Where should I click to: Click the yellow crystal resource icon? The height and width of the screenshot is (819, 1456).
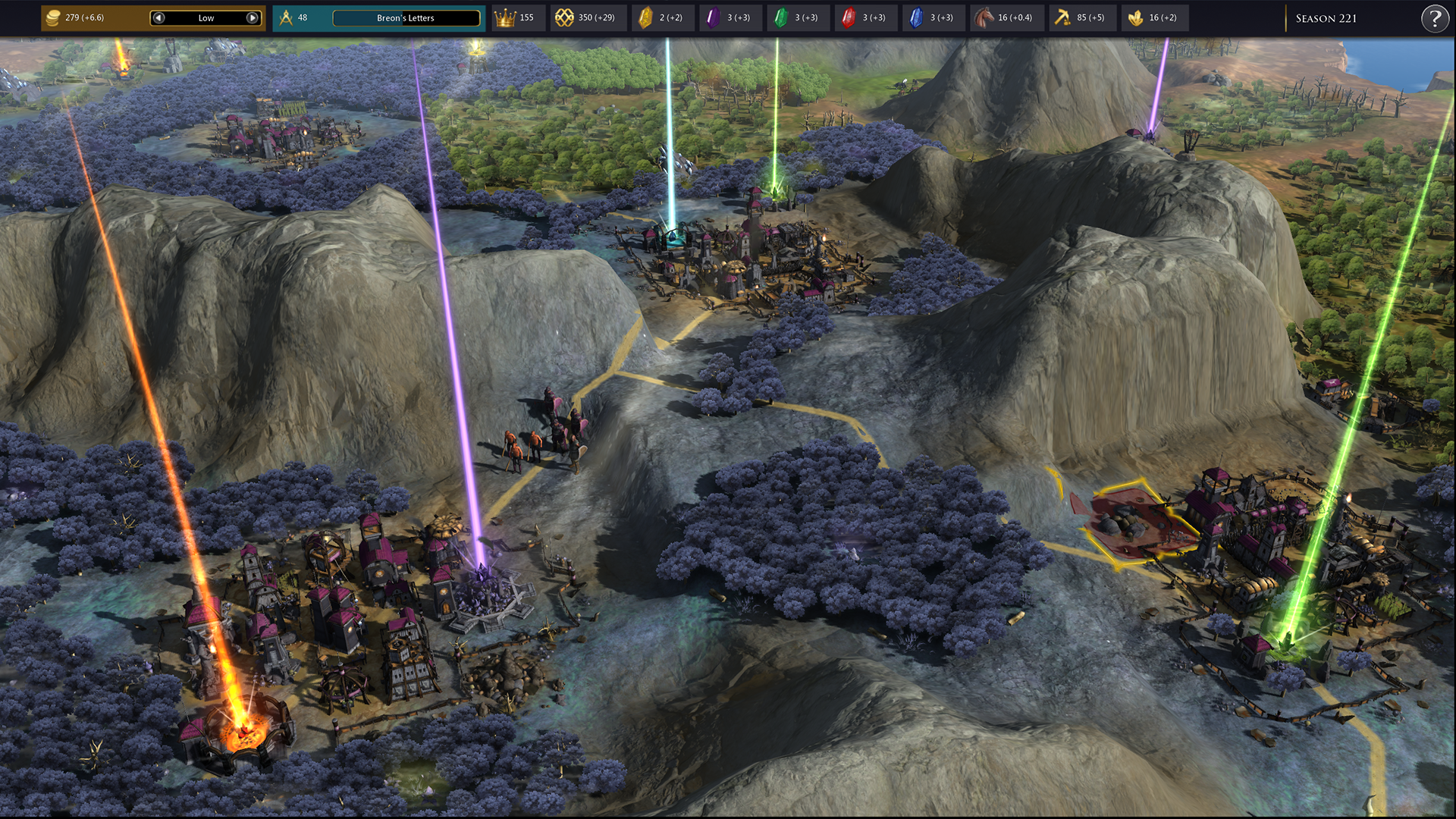coord(645,17)
